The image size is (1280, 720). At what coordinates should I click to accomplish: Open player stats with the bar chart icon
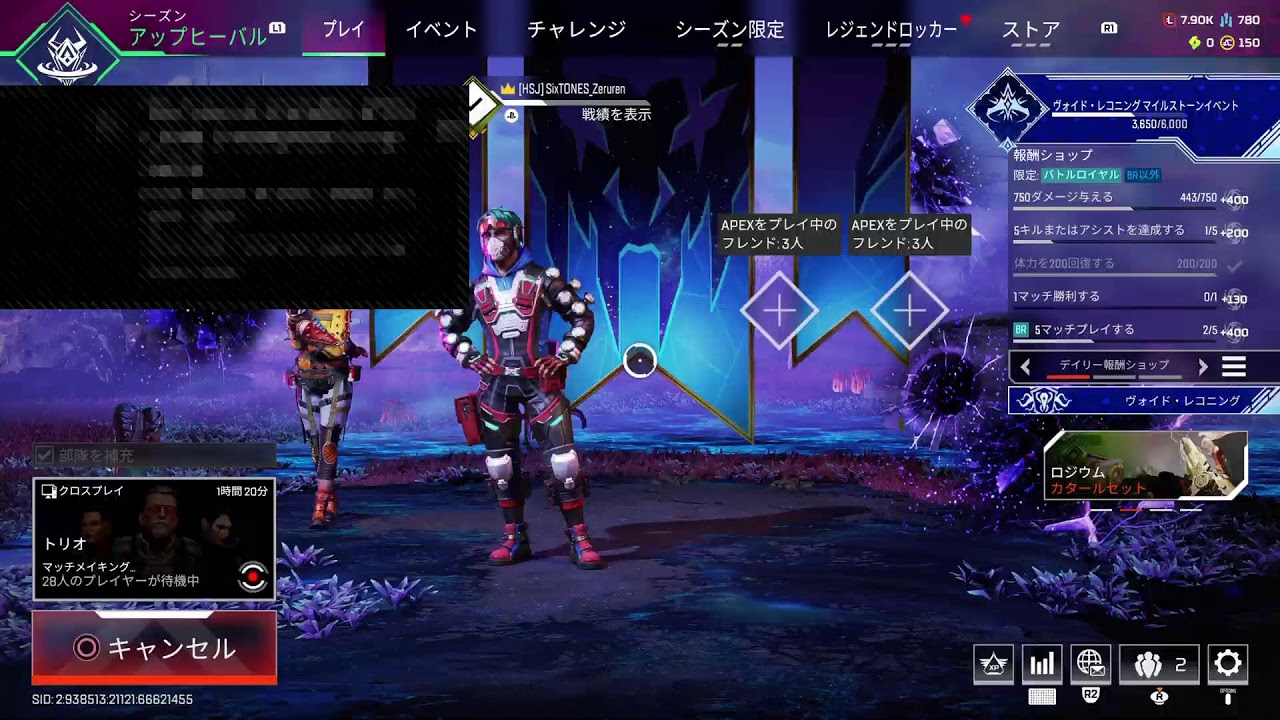[x=1042, y=663]
